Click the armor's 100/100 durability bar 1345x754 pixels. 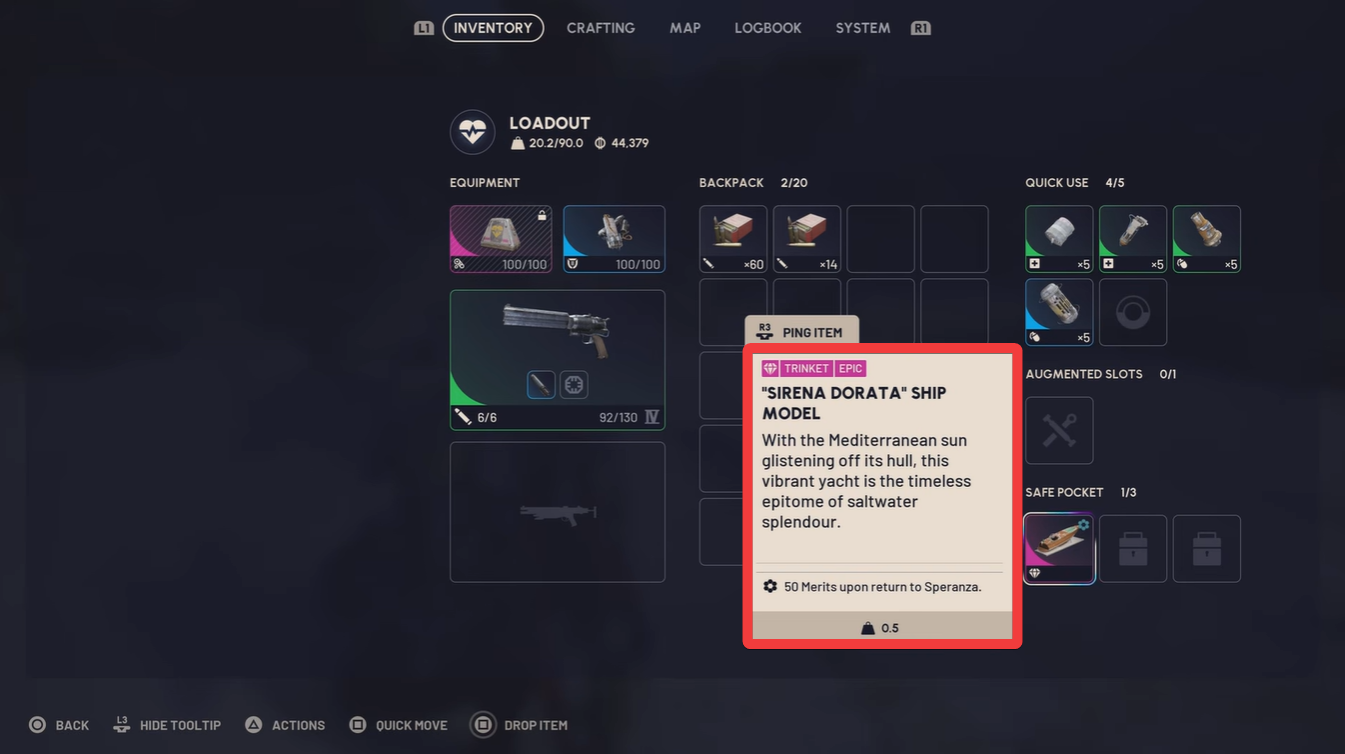(x=613, y=264)
